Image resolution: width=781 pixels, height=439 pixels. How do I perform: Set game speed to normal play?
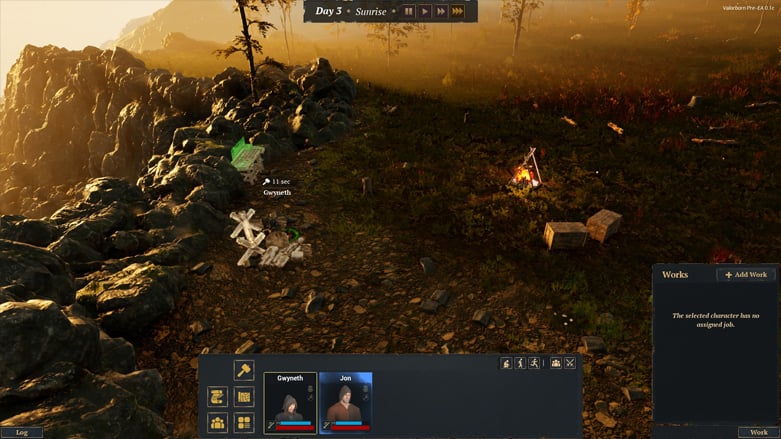[425, 11]
